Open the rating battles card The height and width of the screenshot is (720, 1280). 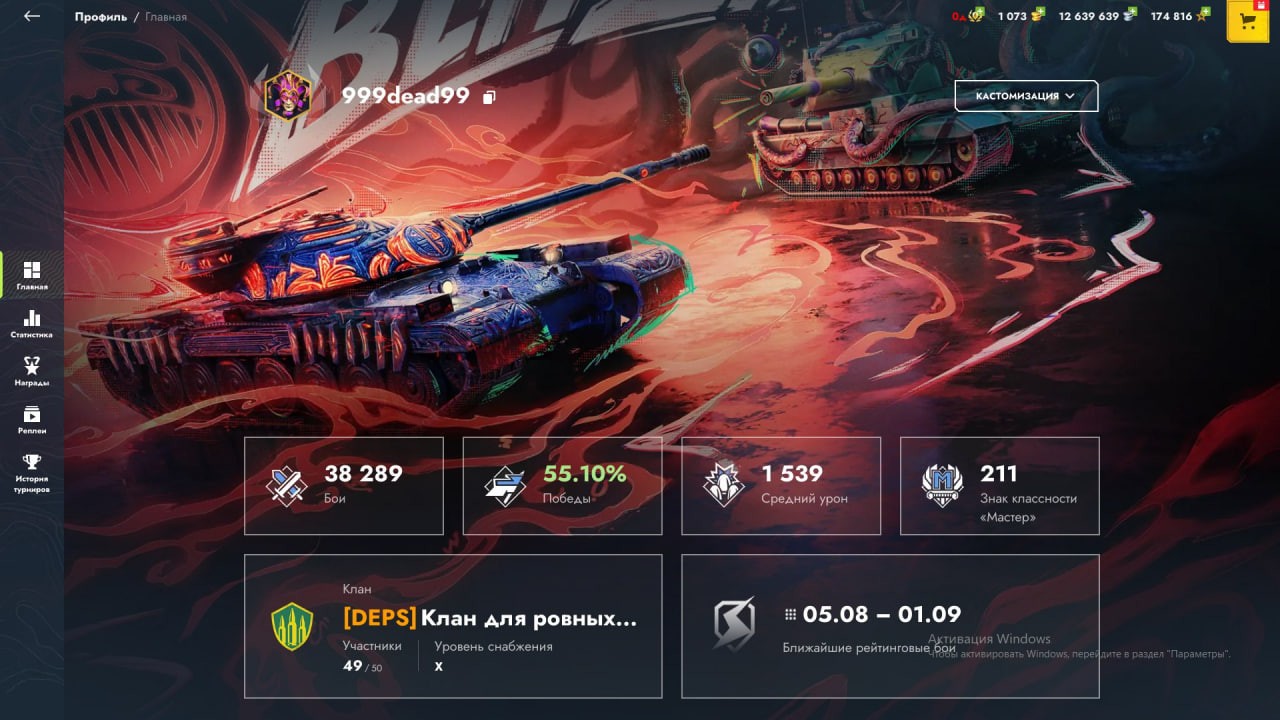890,626
